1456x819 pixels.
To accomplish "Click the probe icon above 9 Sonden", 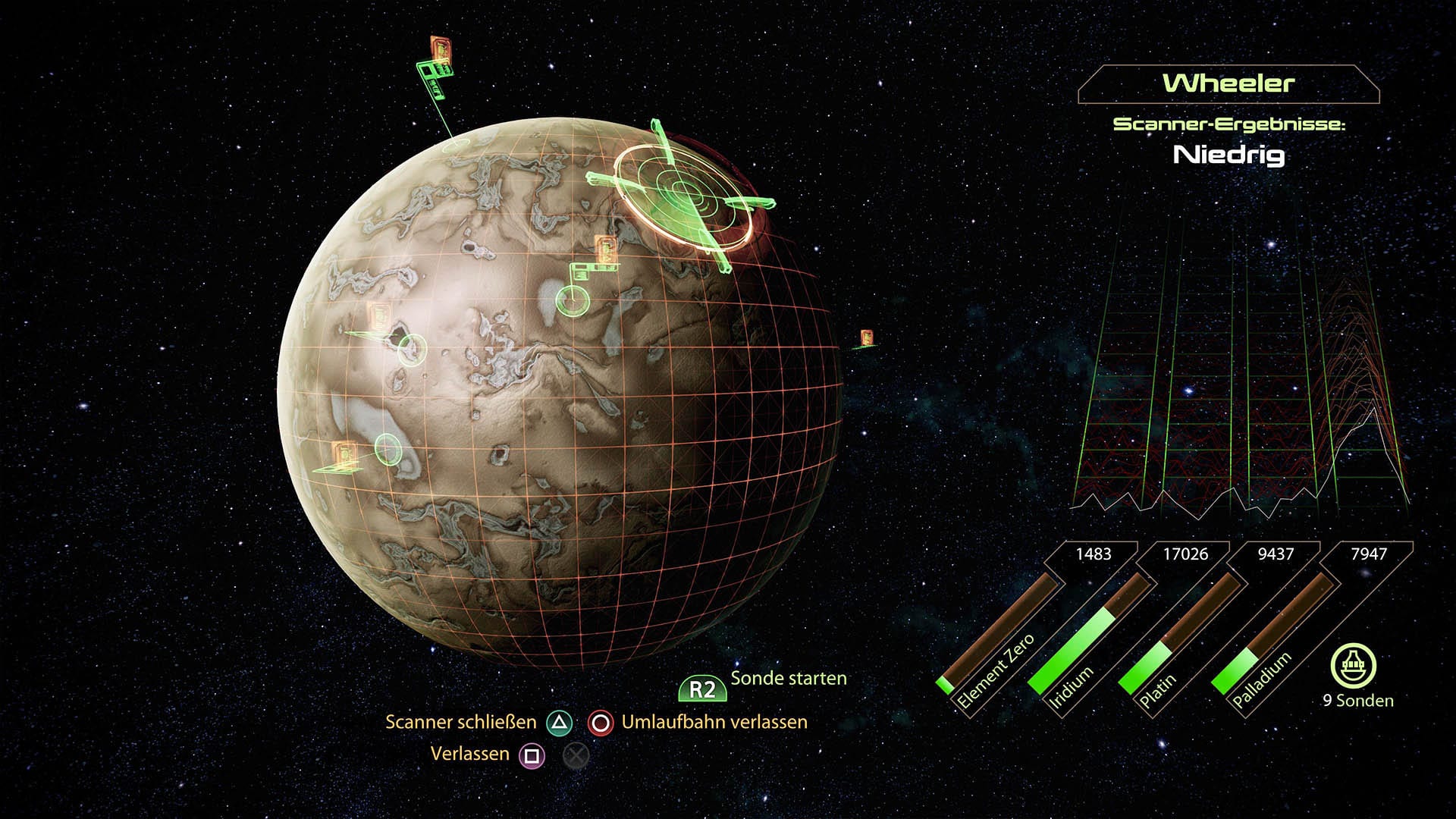I will pyautogui.click(x=1354, y=666).
